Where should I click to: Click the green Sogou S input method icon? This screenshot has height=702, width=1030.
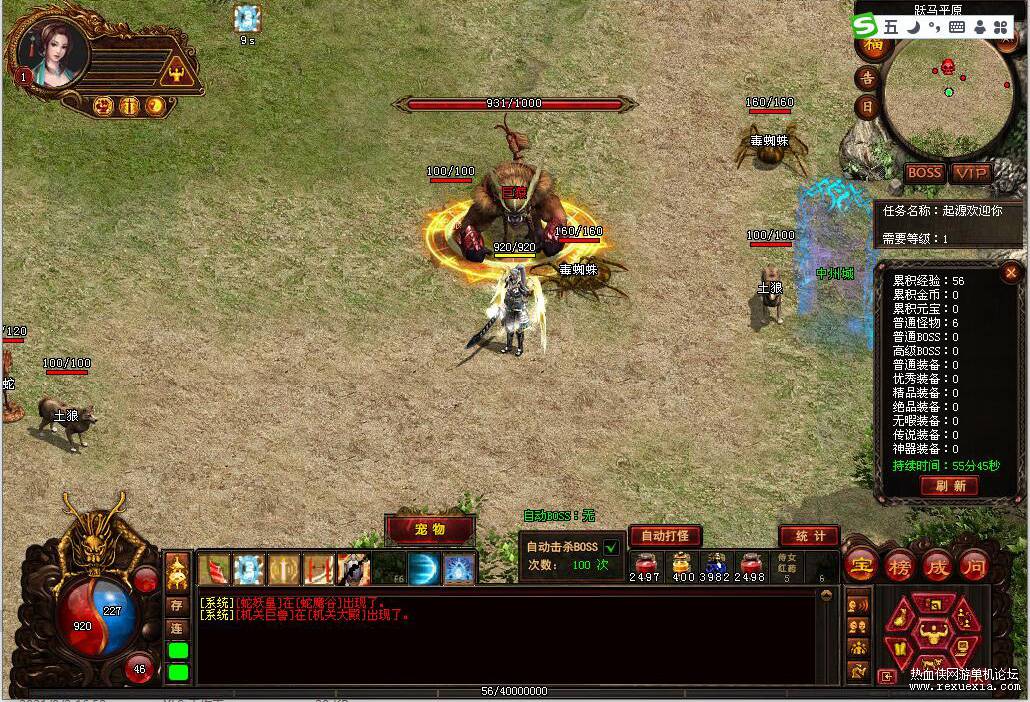(866, 26)
